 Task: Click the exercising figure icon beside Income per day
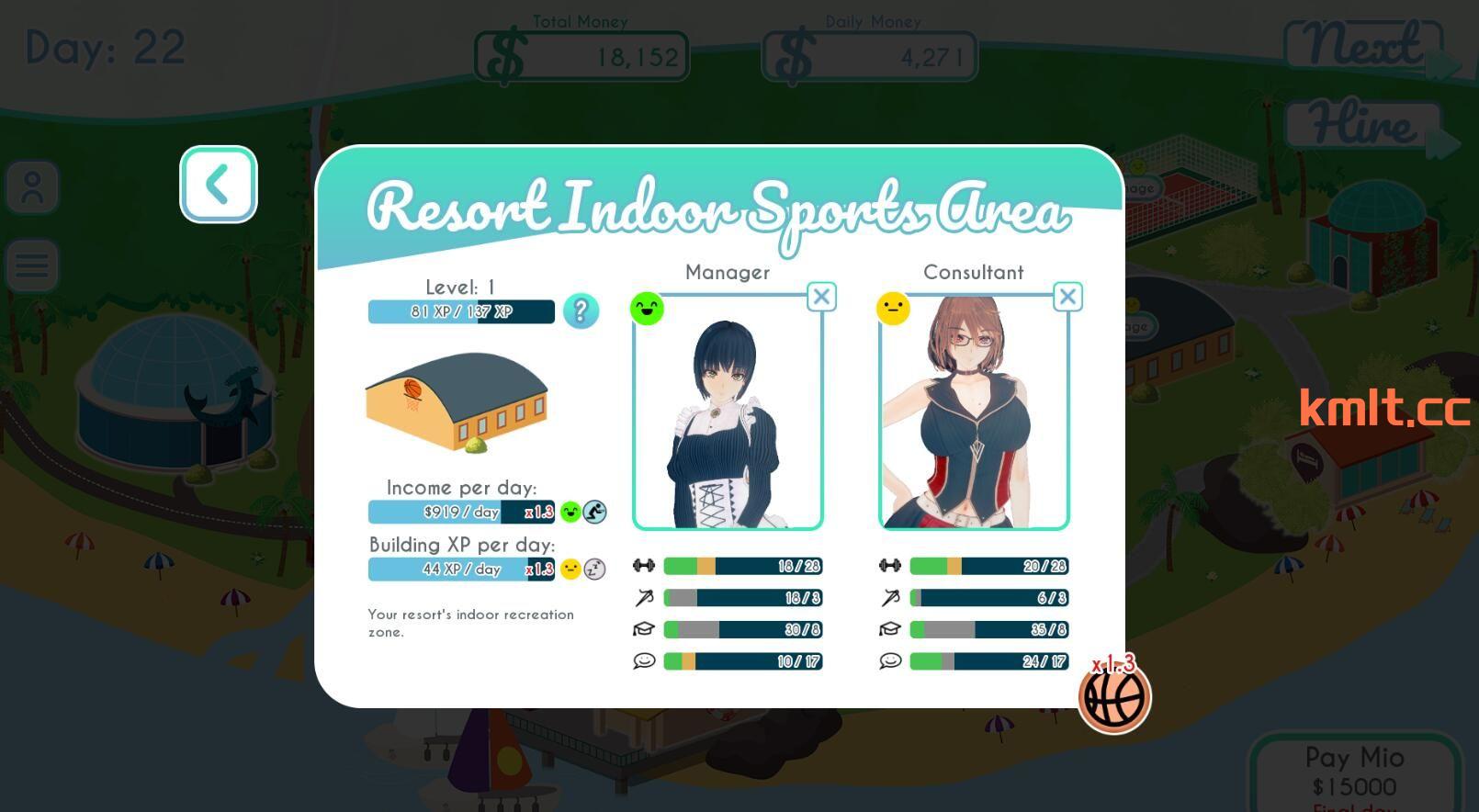(x=595, y=512)
